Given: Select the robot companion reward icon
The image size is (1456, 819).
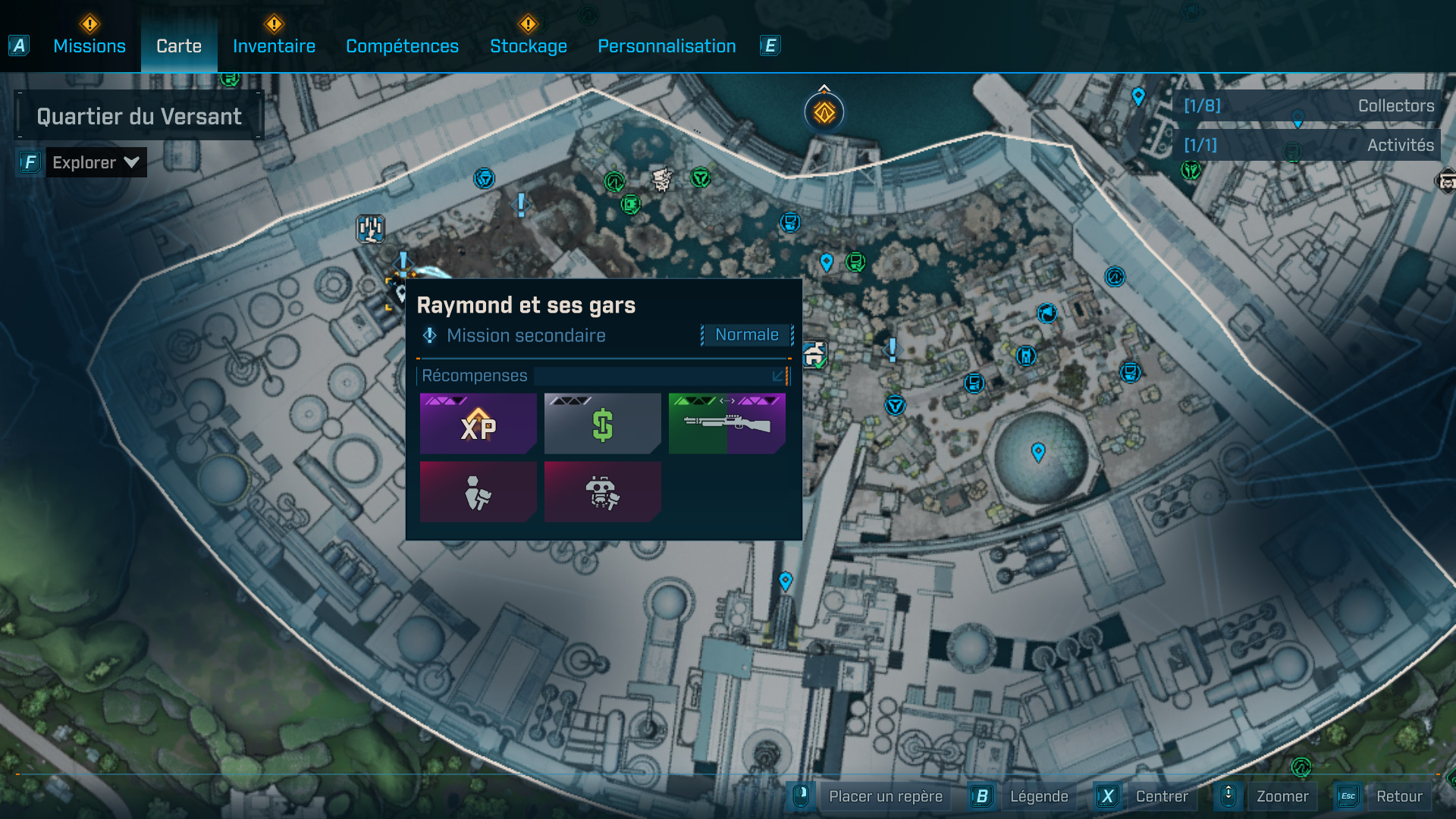Looking at the screenshot, I should pyautogui.click(x=601, y=491).
